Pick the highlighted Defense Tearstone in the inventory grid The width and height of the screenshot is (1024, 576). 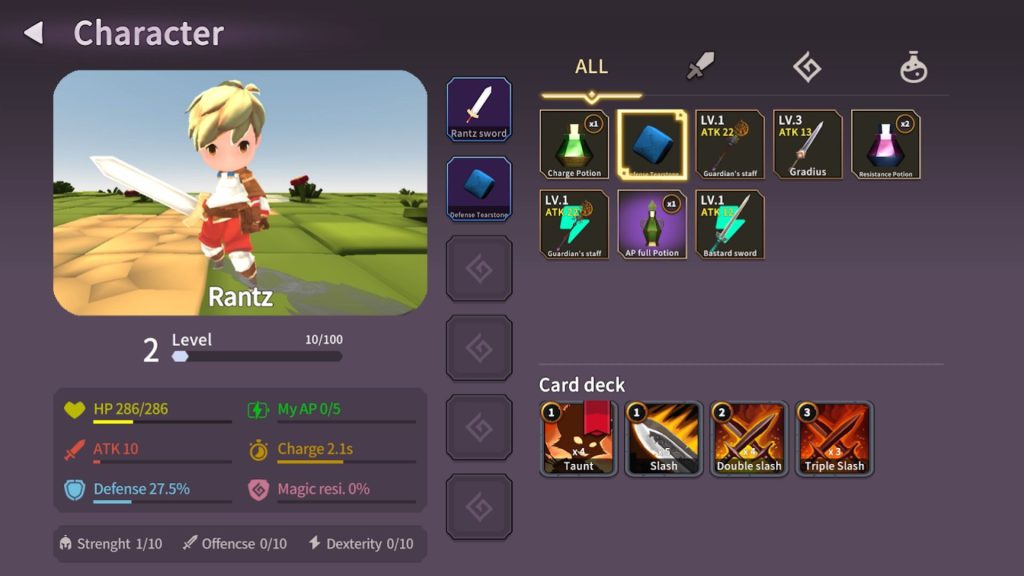click(652, 144)
